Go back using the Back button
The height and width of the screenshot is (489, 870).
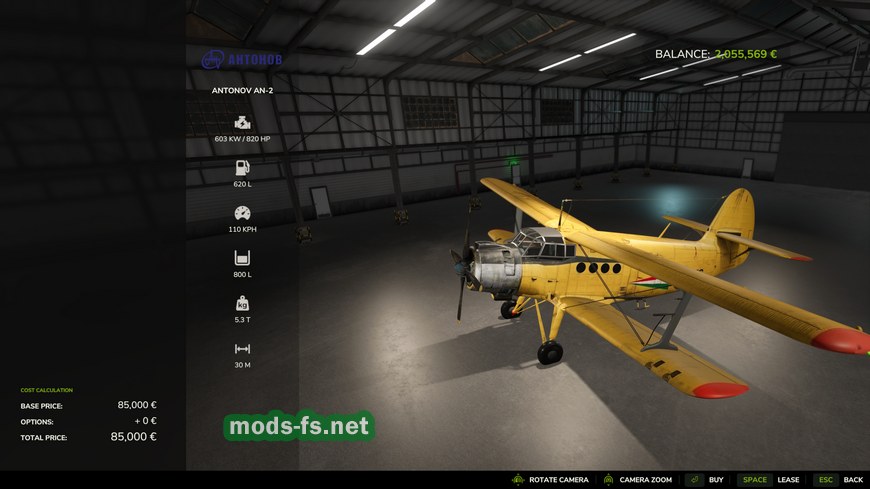(839, 480)
